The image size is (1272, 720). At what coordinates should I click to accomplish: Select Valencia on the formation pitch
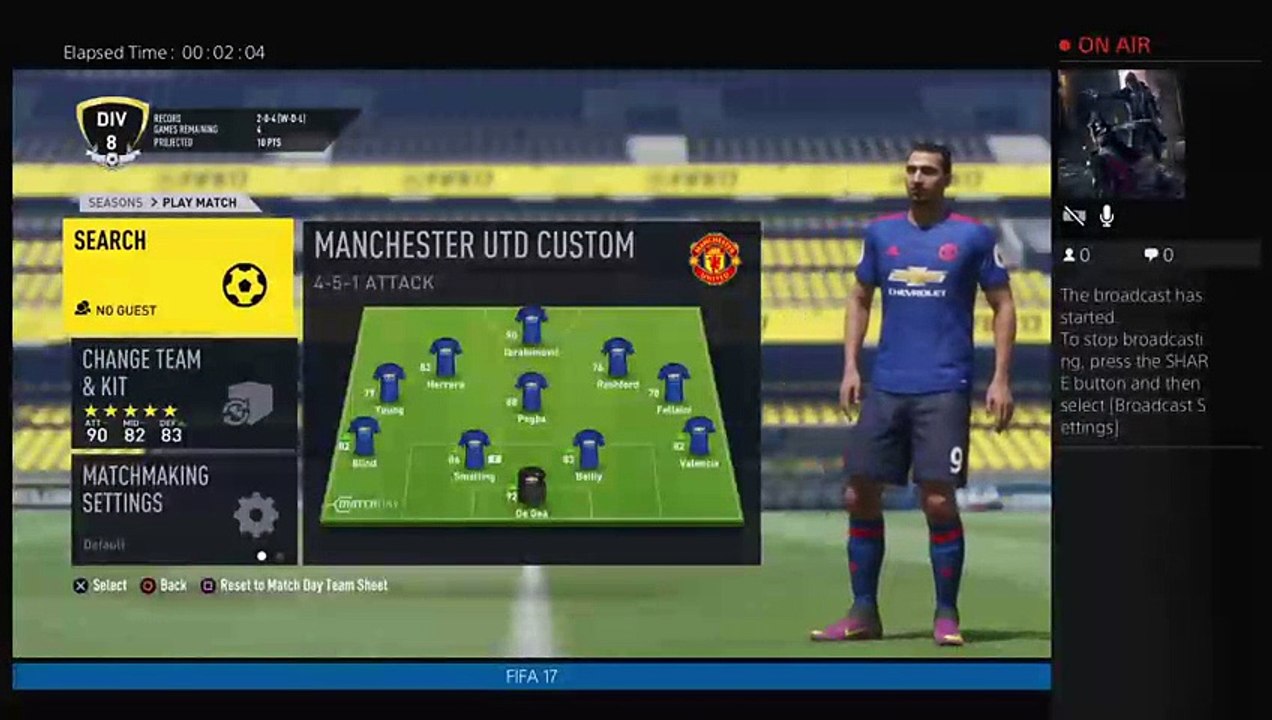point(698,437)
